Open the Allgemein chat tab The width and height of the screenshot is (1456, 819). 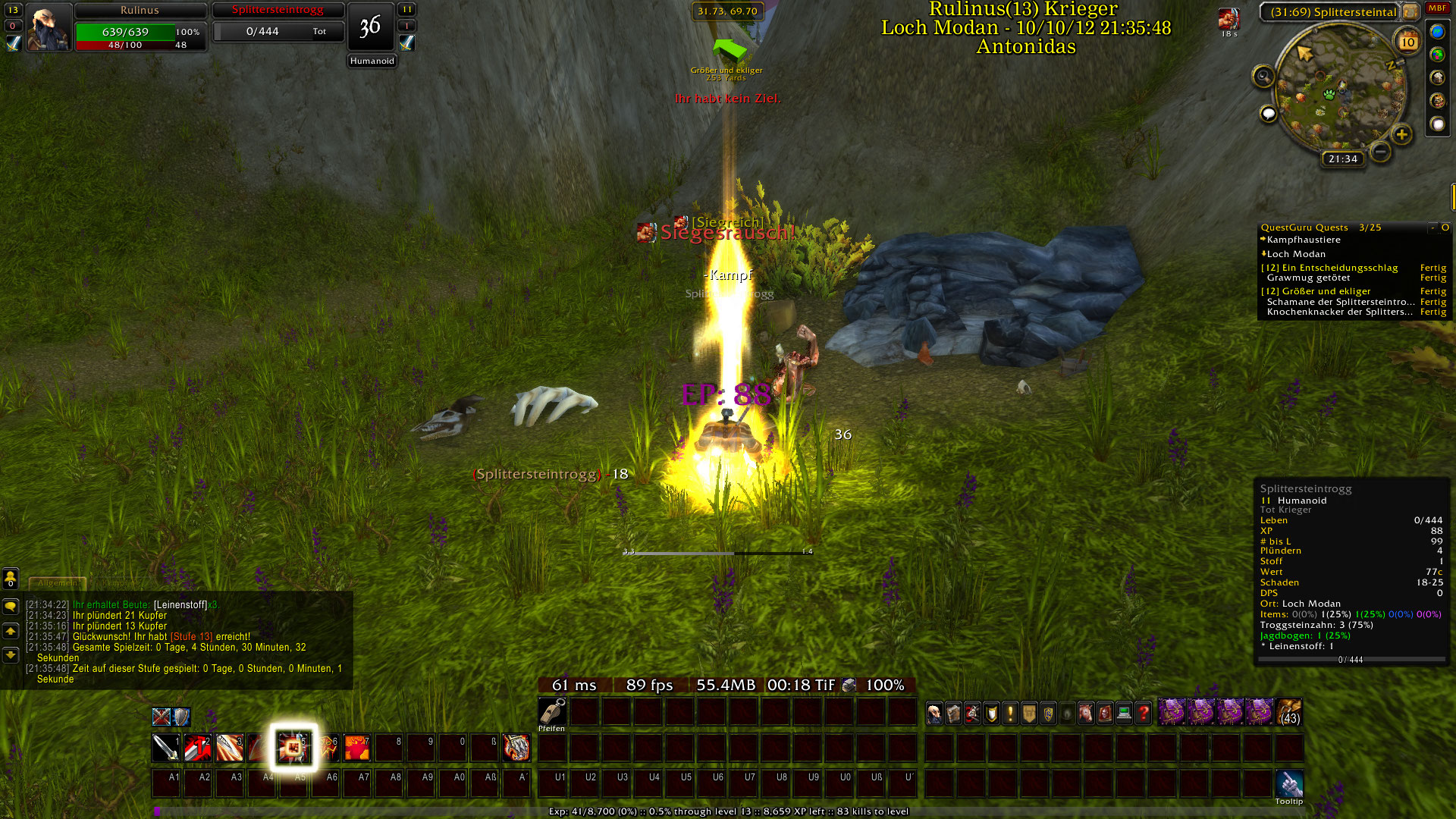pos(57,583)
